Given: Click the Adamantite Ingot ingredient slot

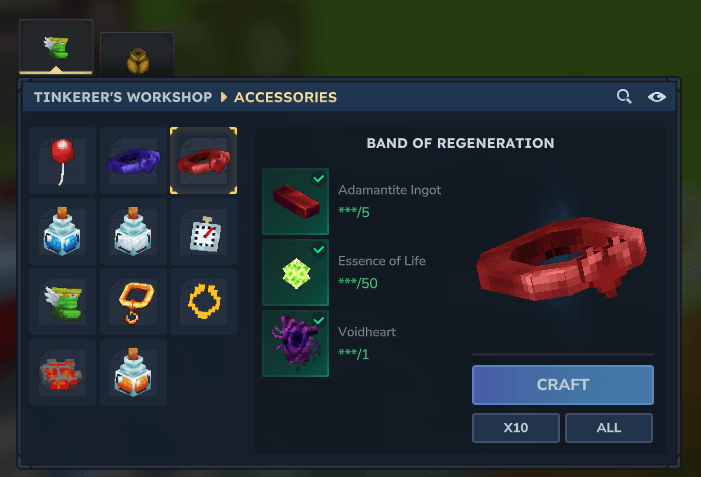Looking at the screenshot, I should point(295,201).
